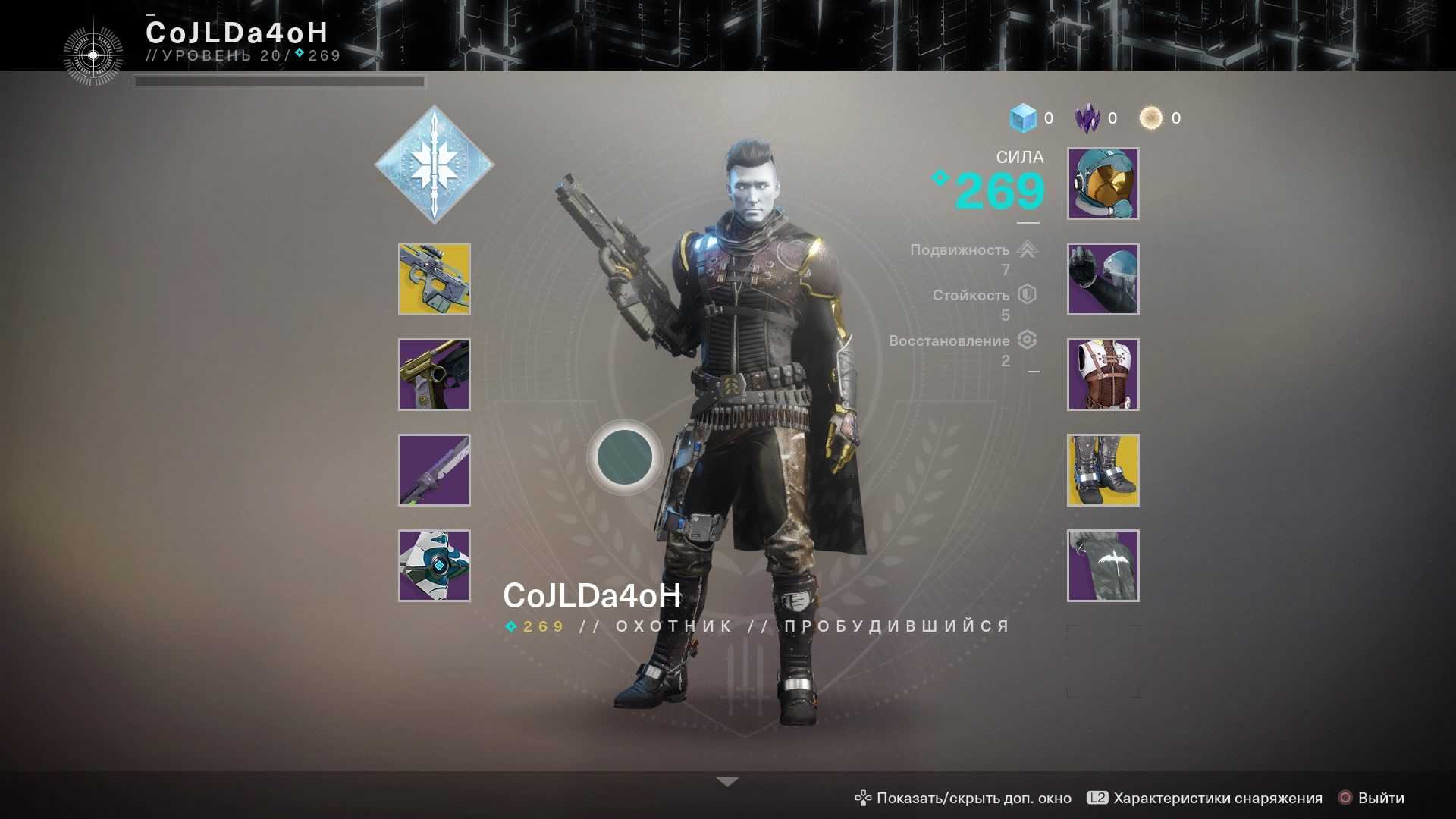Inspect the chest armor vest slot
Viewport: 1456px width, 819px height.
1103,375
